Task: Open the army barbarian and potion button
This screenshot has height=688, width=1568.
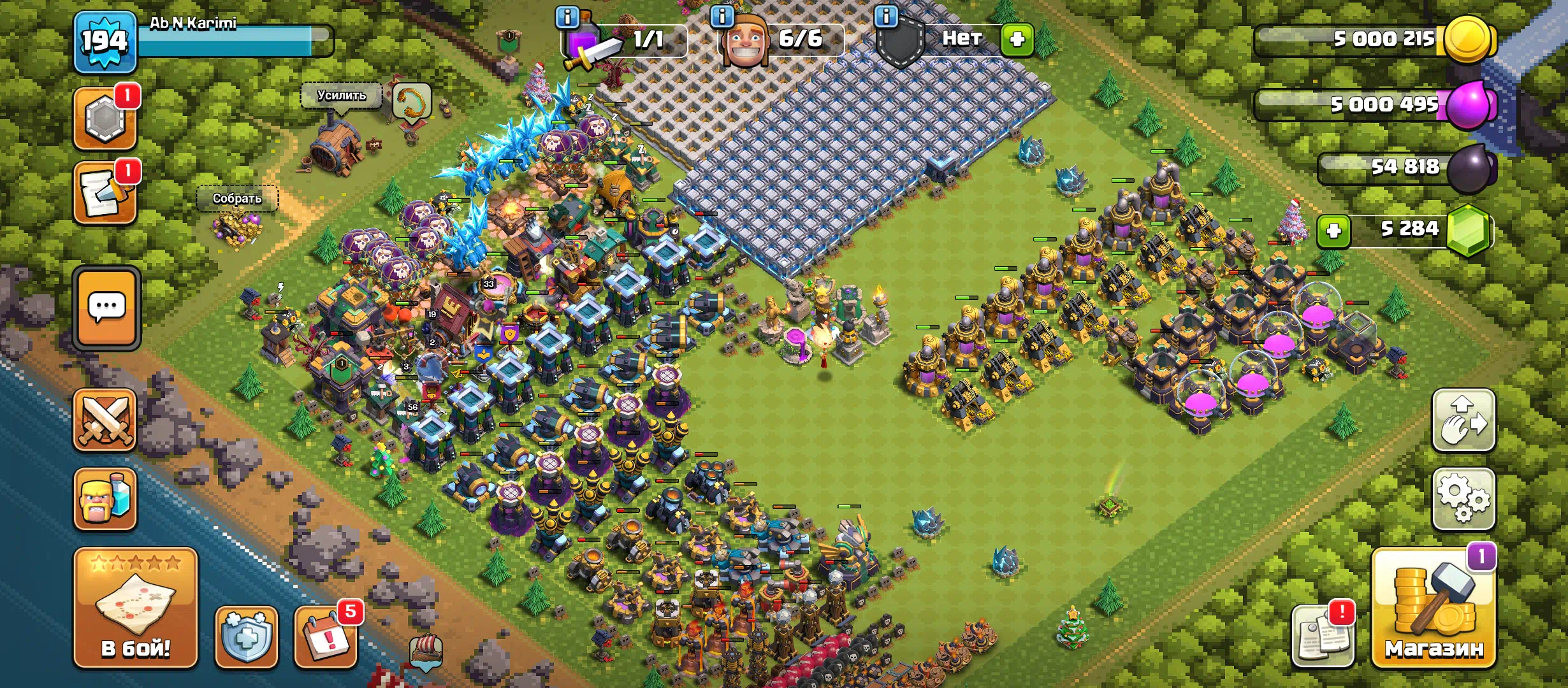Action: [x=105, y=499]
